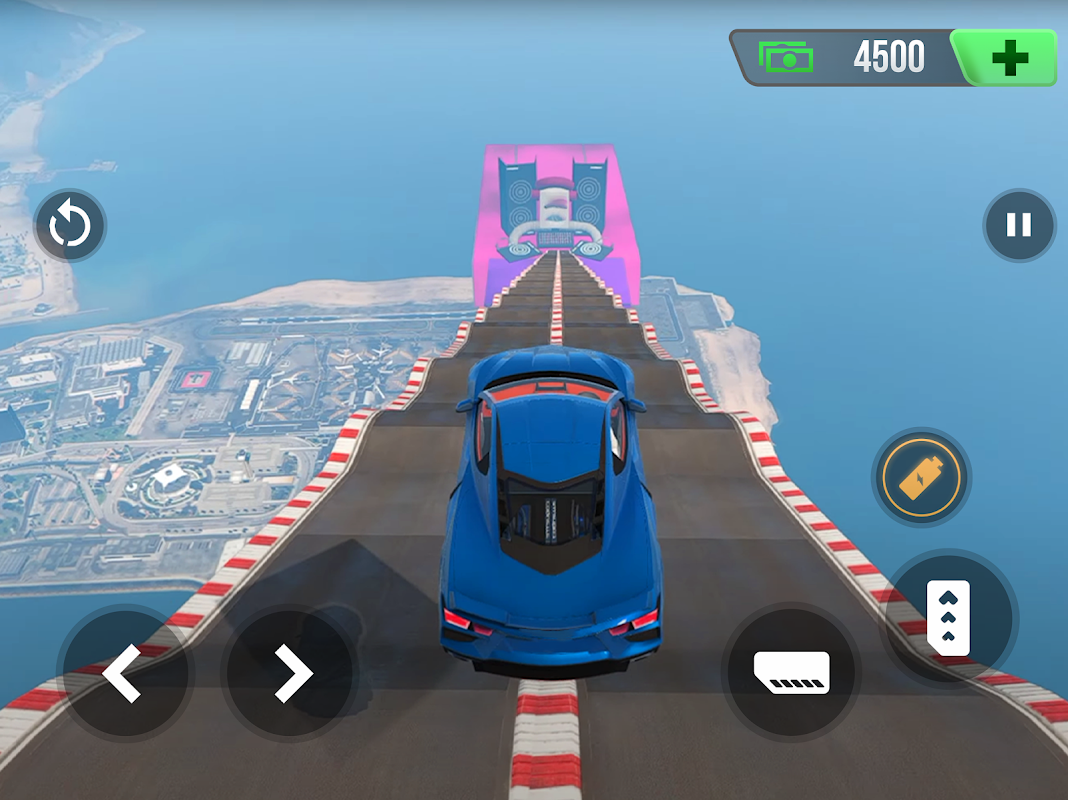
Task: Pause the game
Action: pyautogui.click(x=1019, y=225)
